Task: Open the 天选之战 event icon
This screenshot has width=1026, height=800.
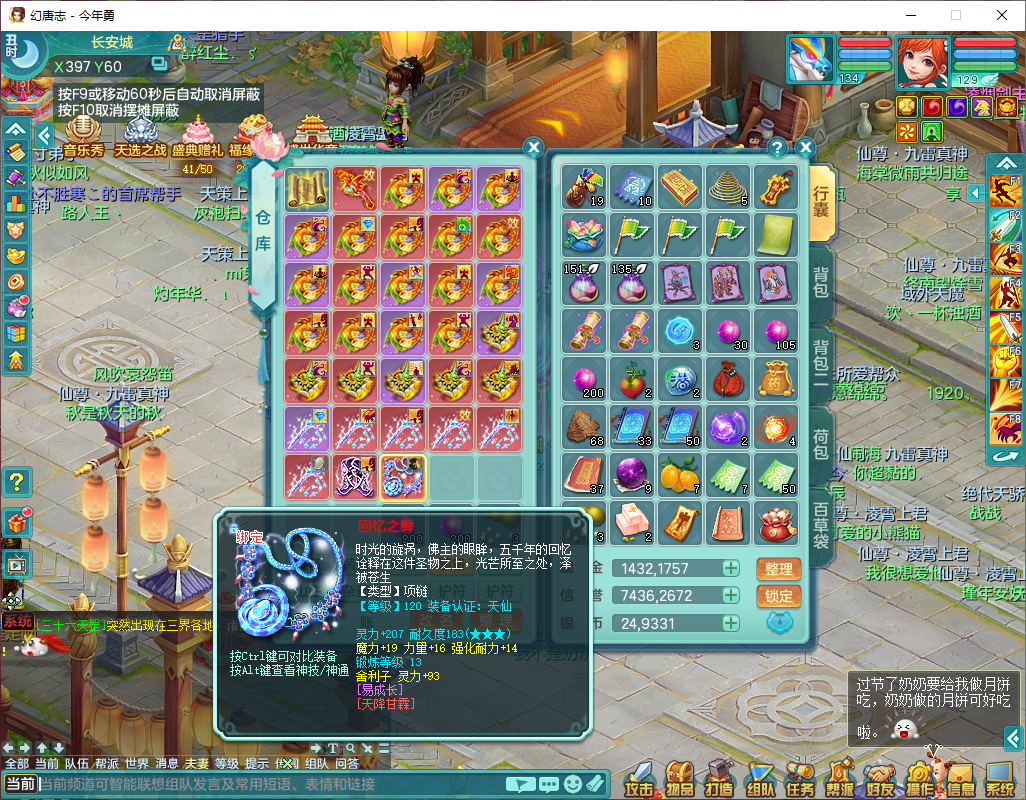Action: (x=140, y=136)
